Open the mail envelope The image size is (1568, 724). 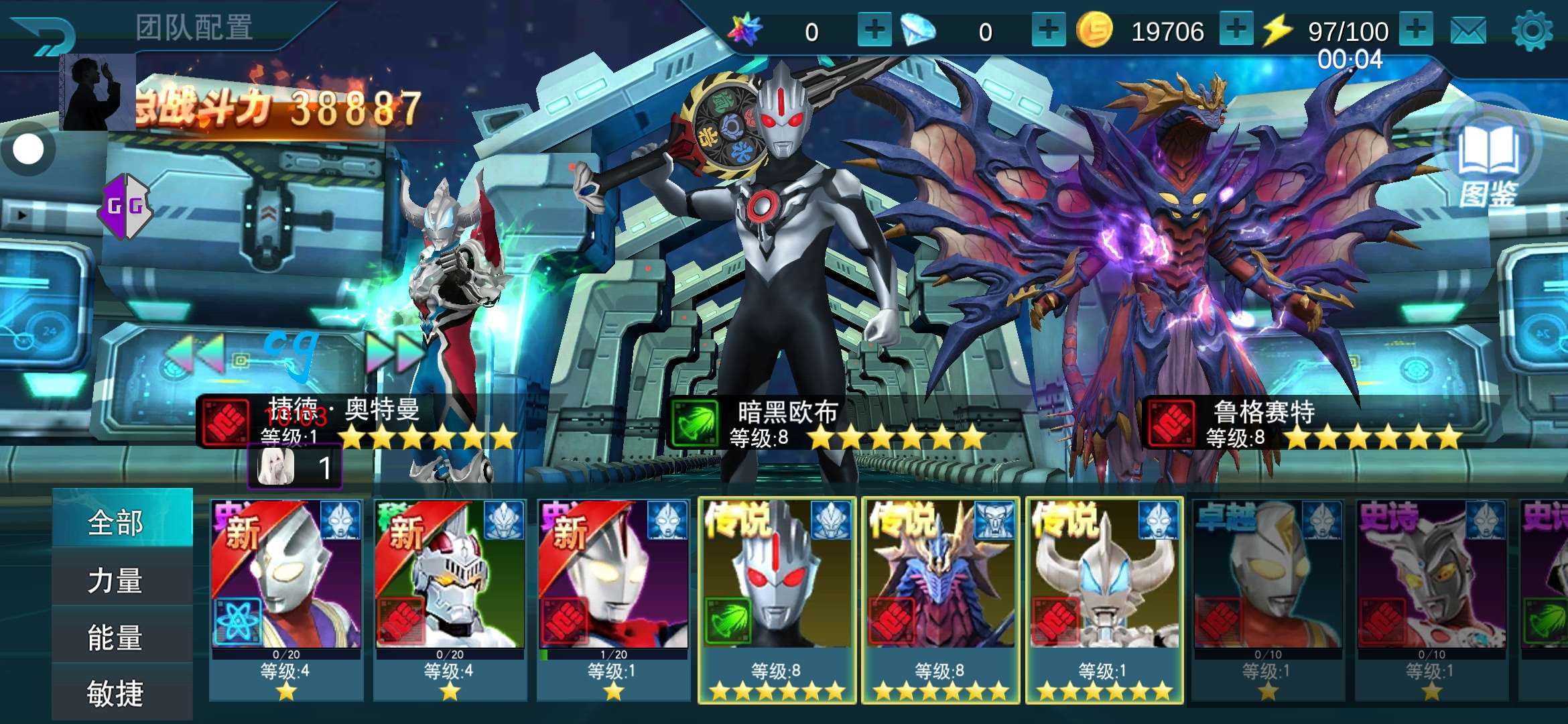pyautogui.click(x=1468, y=31)
